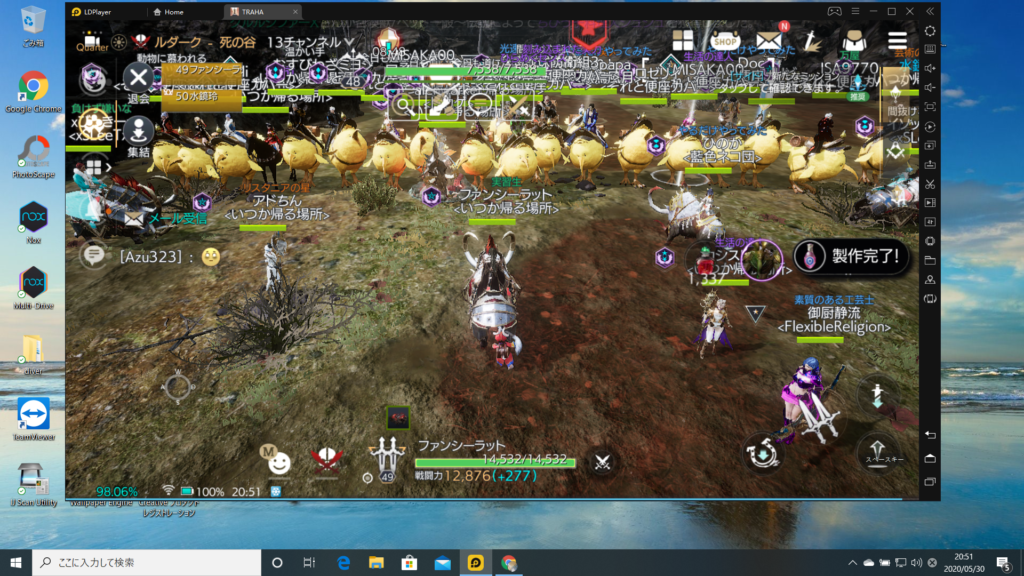Open the Google Chrome desktop shortcut
The height and width of the screenshot is (576, 1024).
coord(33,92)
